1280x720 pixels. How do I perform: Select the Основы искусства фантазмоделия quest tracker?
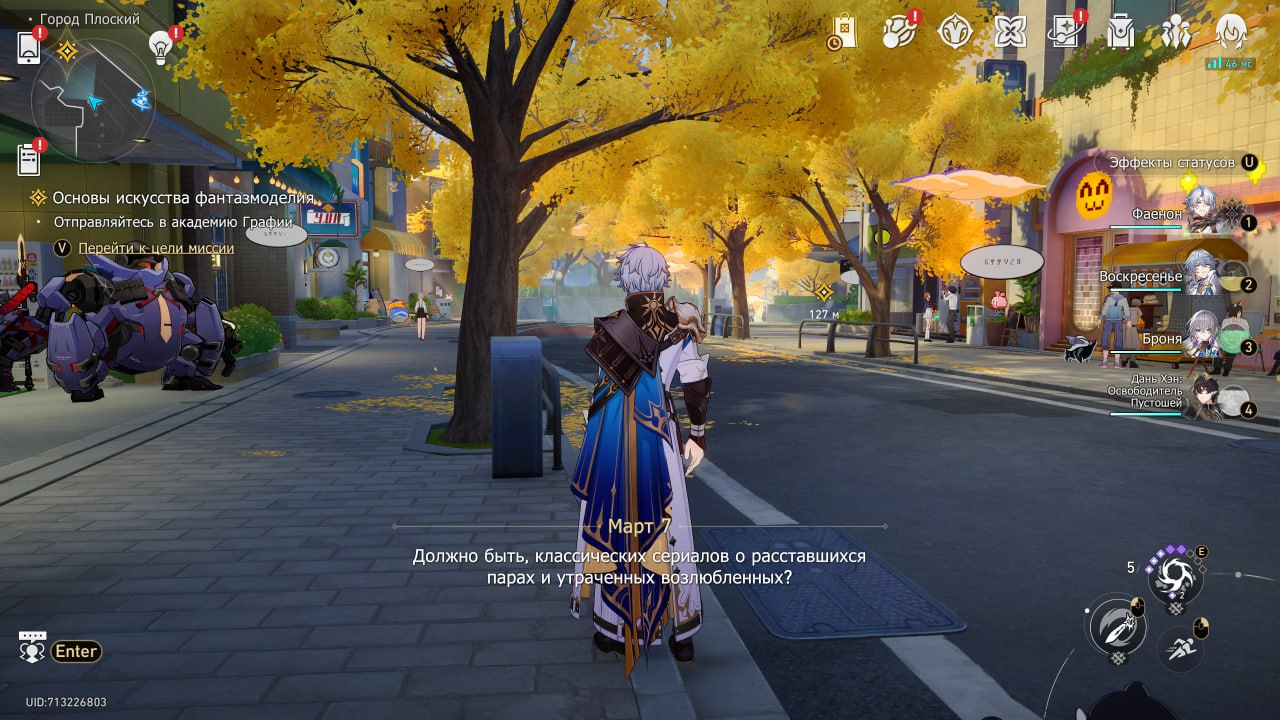point(183,198)
